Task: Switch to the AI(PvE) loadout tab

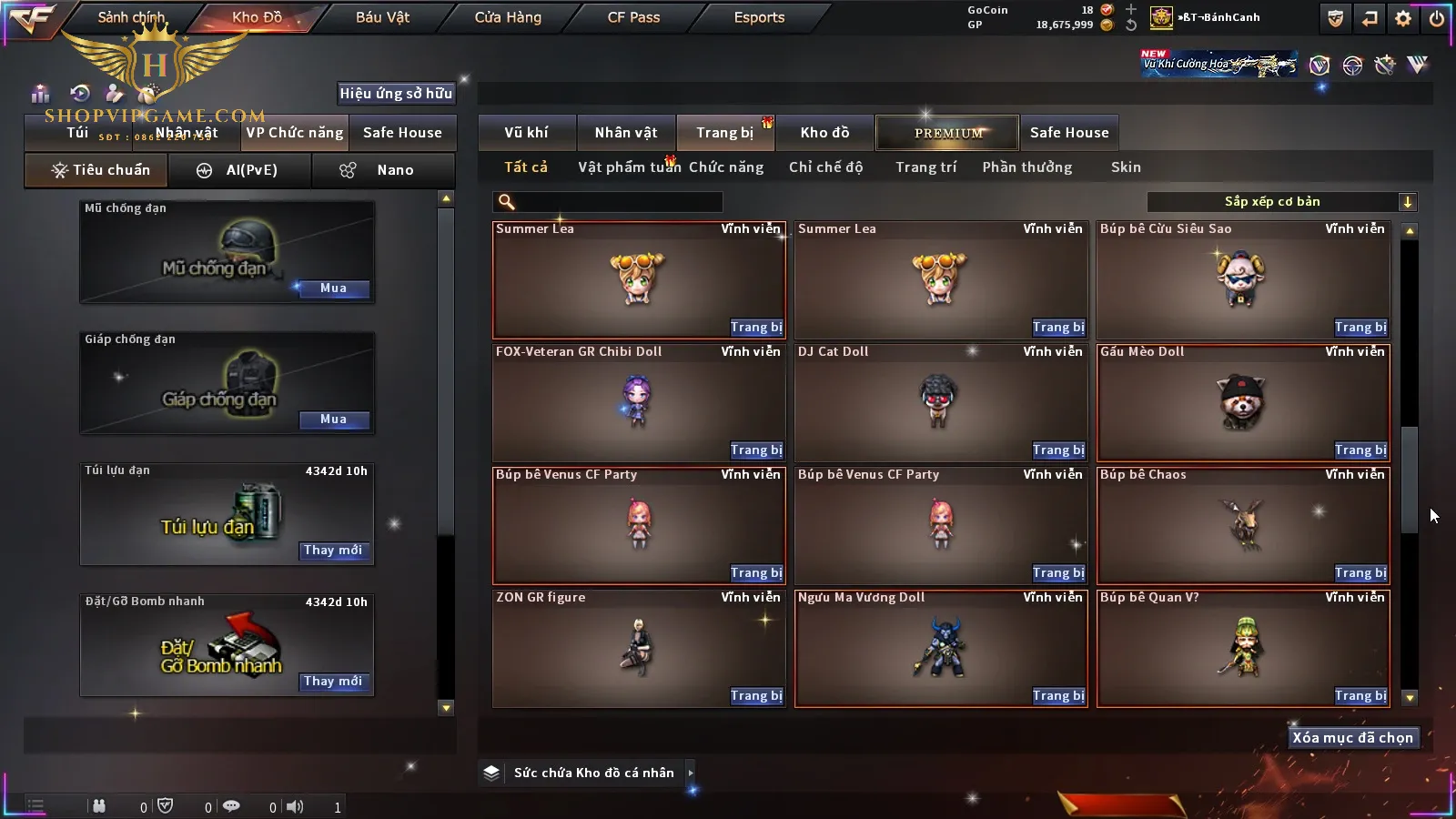Action: coord(240,170)
